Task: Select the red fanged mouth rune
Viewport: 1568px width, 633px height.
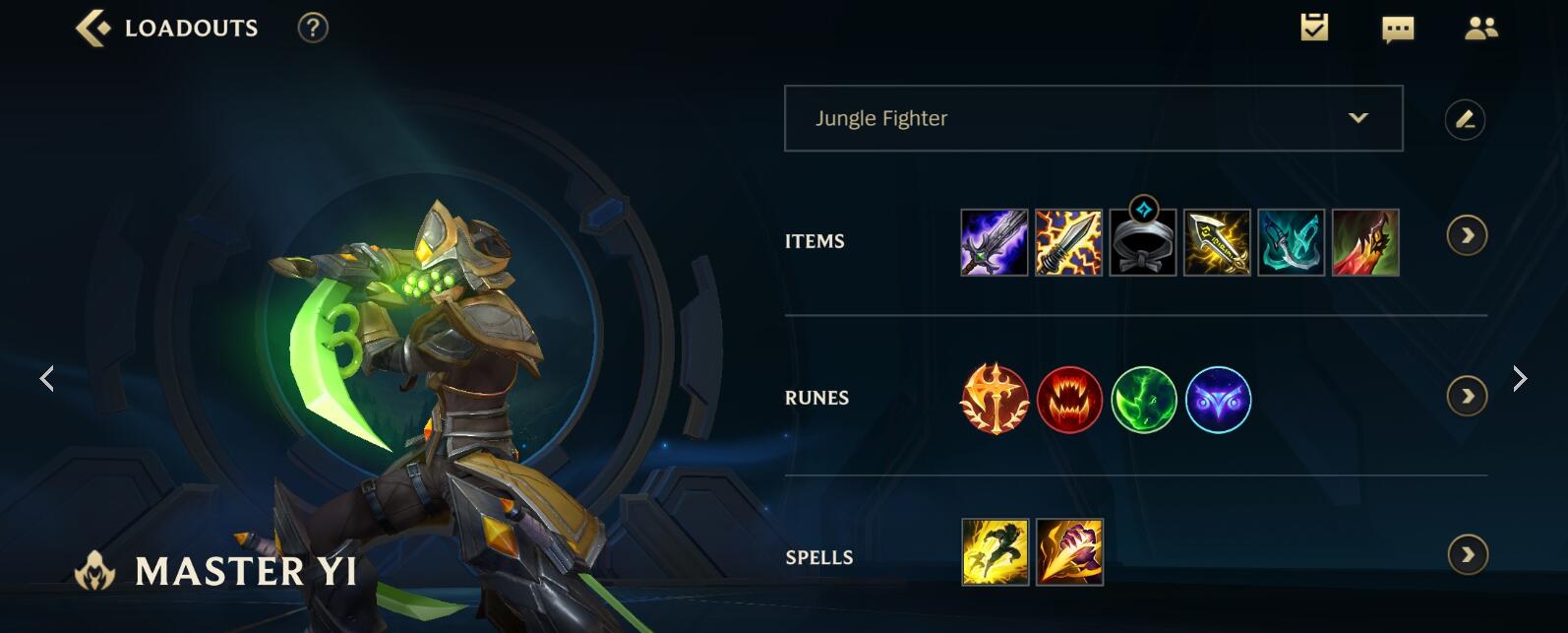Action: (1069, 400)
